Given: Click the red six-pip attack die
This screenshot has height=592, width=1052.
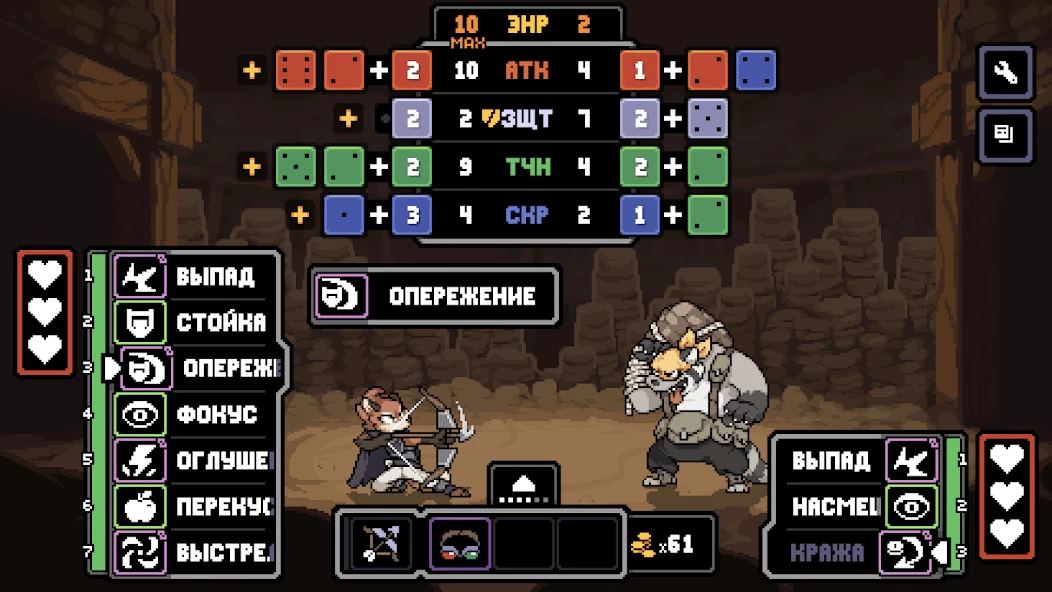Looking at the screenshot, I should 296,70.
